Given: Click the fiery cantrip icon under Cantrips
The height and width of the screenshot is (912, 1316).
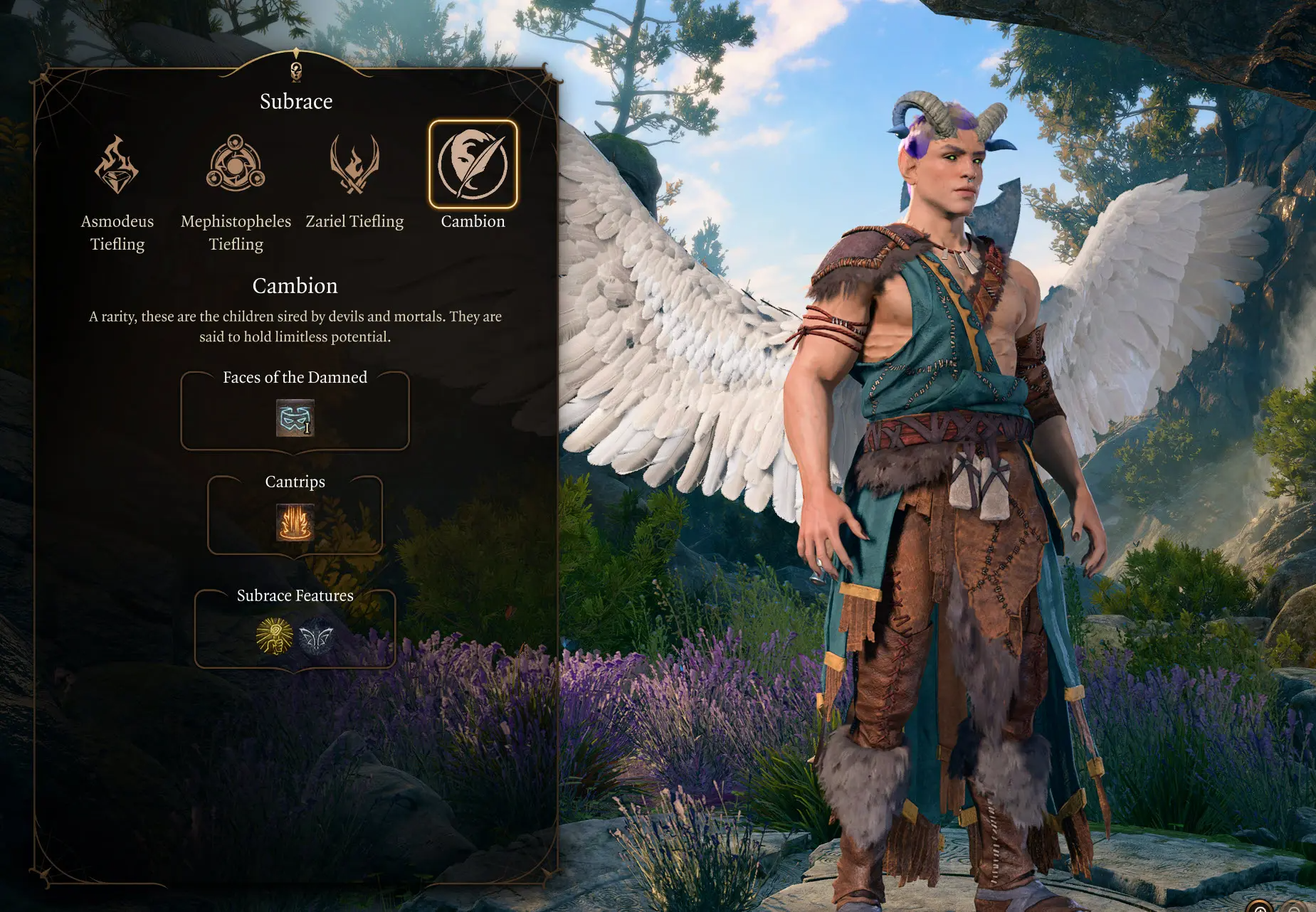Looking at the screenshot, I should coord(295,523).
